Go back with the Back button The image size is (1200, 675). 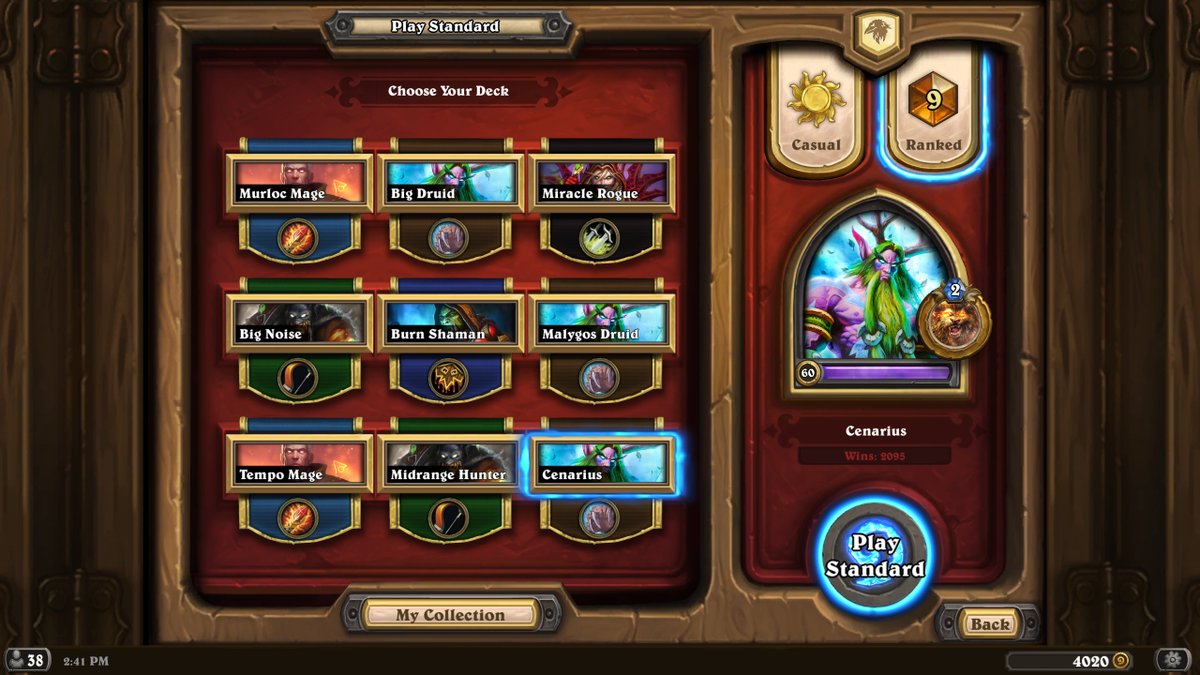tap(989, 624)
